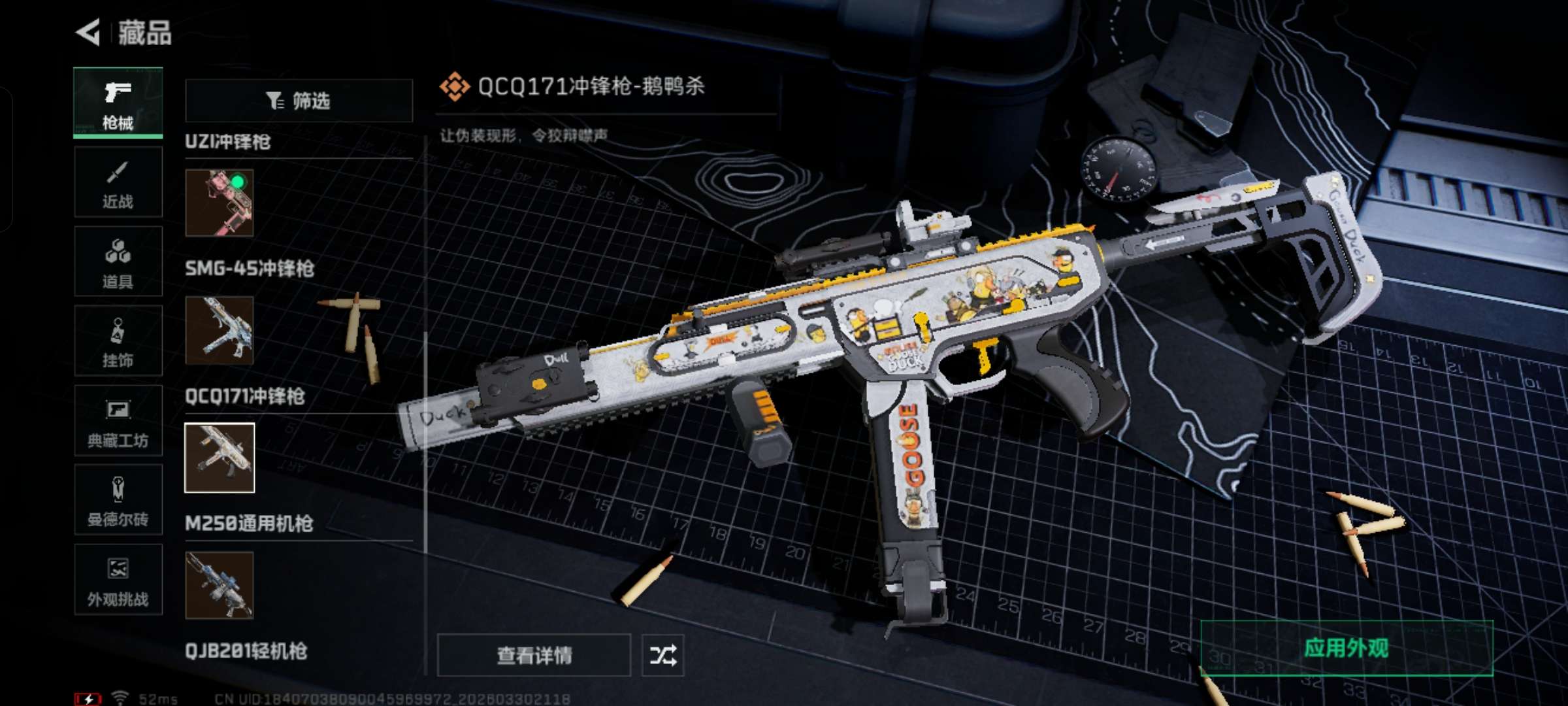Switch to the 曼德尔砖 tab
Screen dimensions: 1568x706
(118, 501)
